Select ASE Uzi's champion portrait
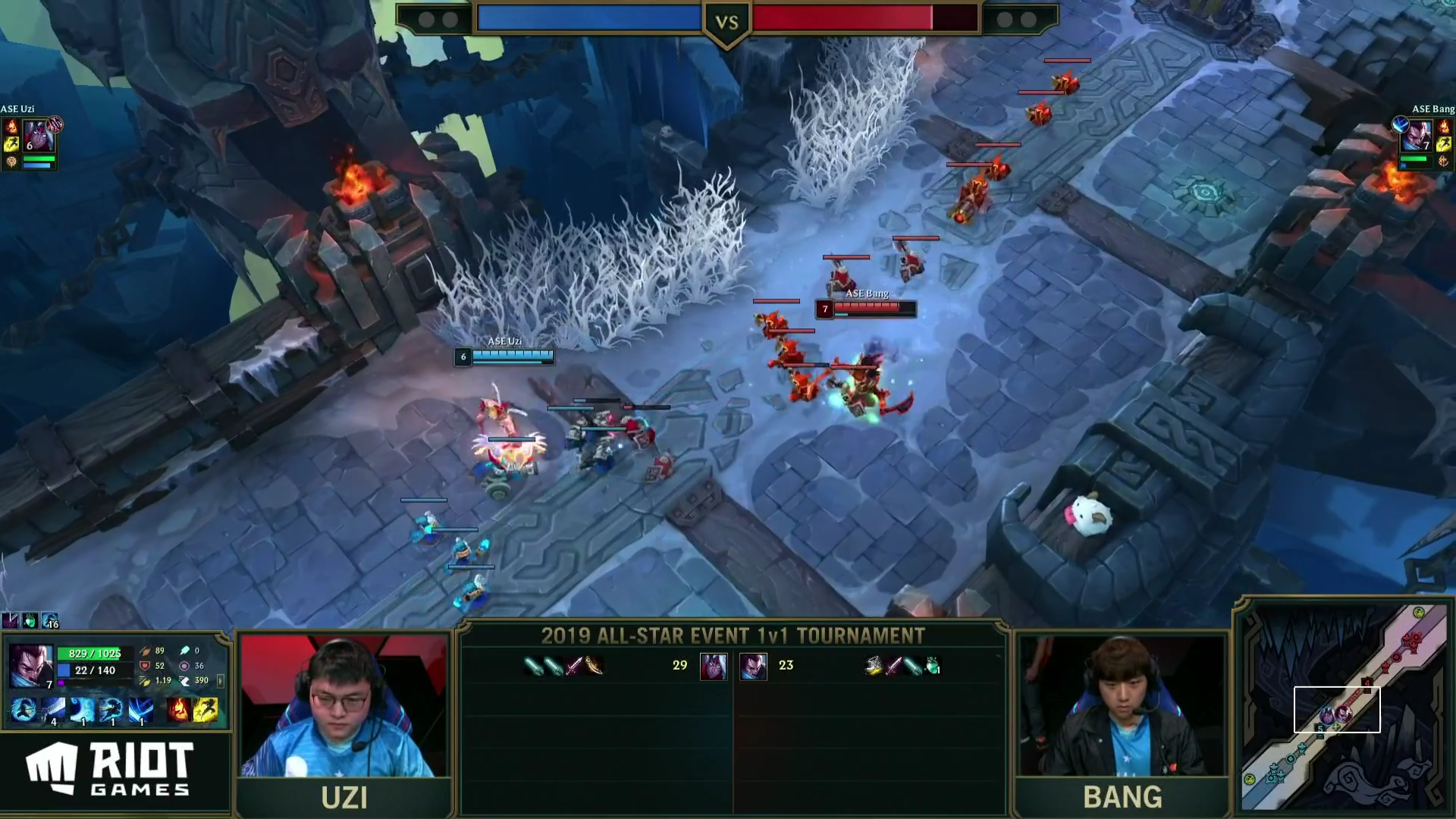Viewport: 1456px width, 819px height. pos(38,137)
